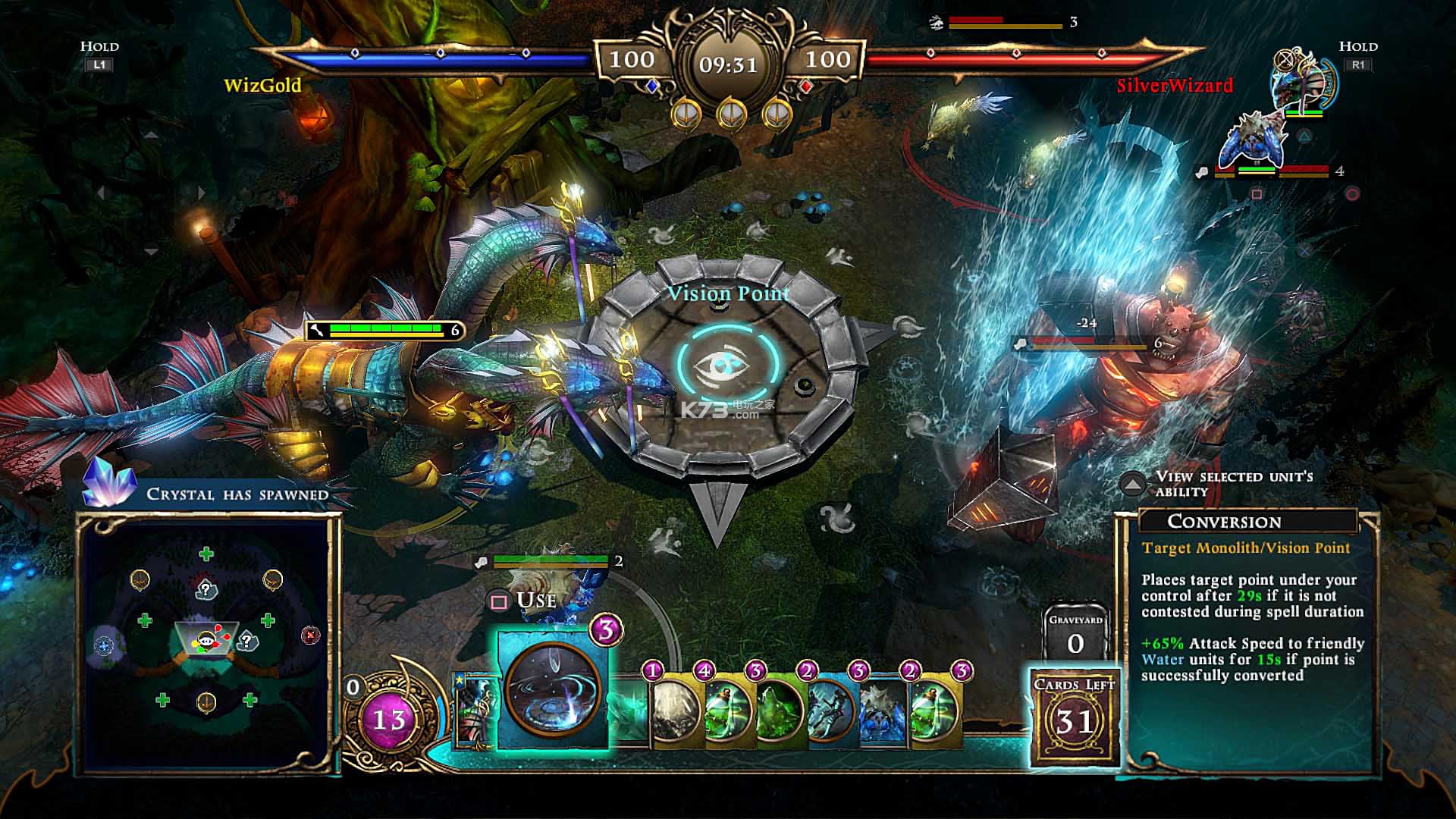
Task: Click the purple mana orb showing 13
Action: click(x=388, y=718)
